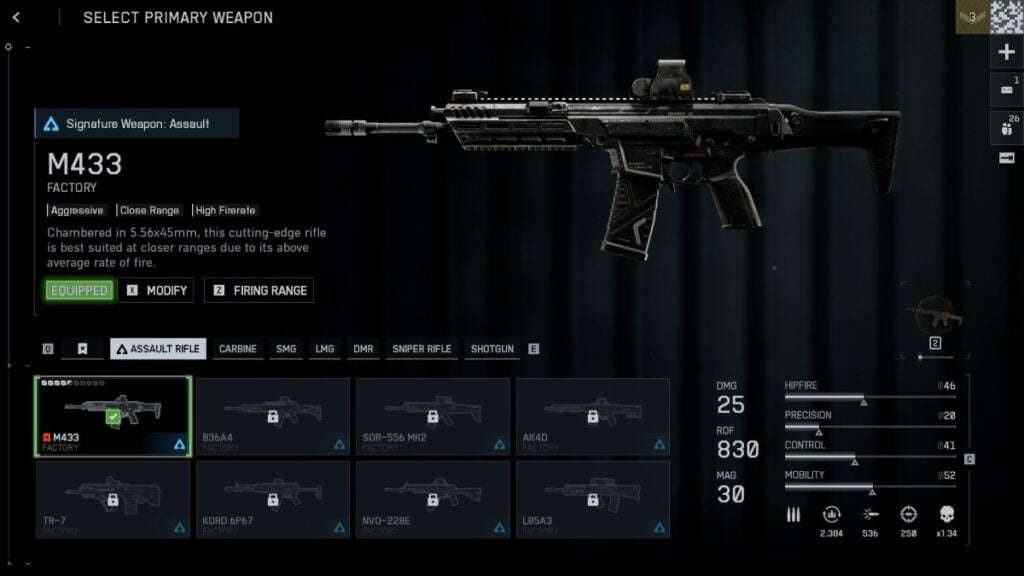Screen dimensions: 1024x576
Task: View the Shotgun category
Action: click(492, 349)
